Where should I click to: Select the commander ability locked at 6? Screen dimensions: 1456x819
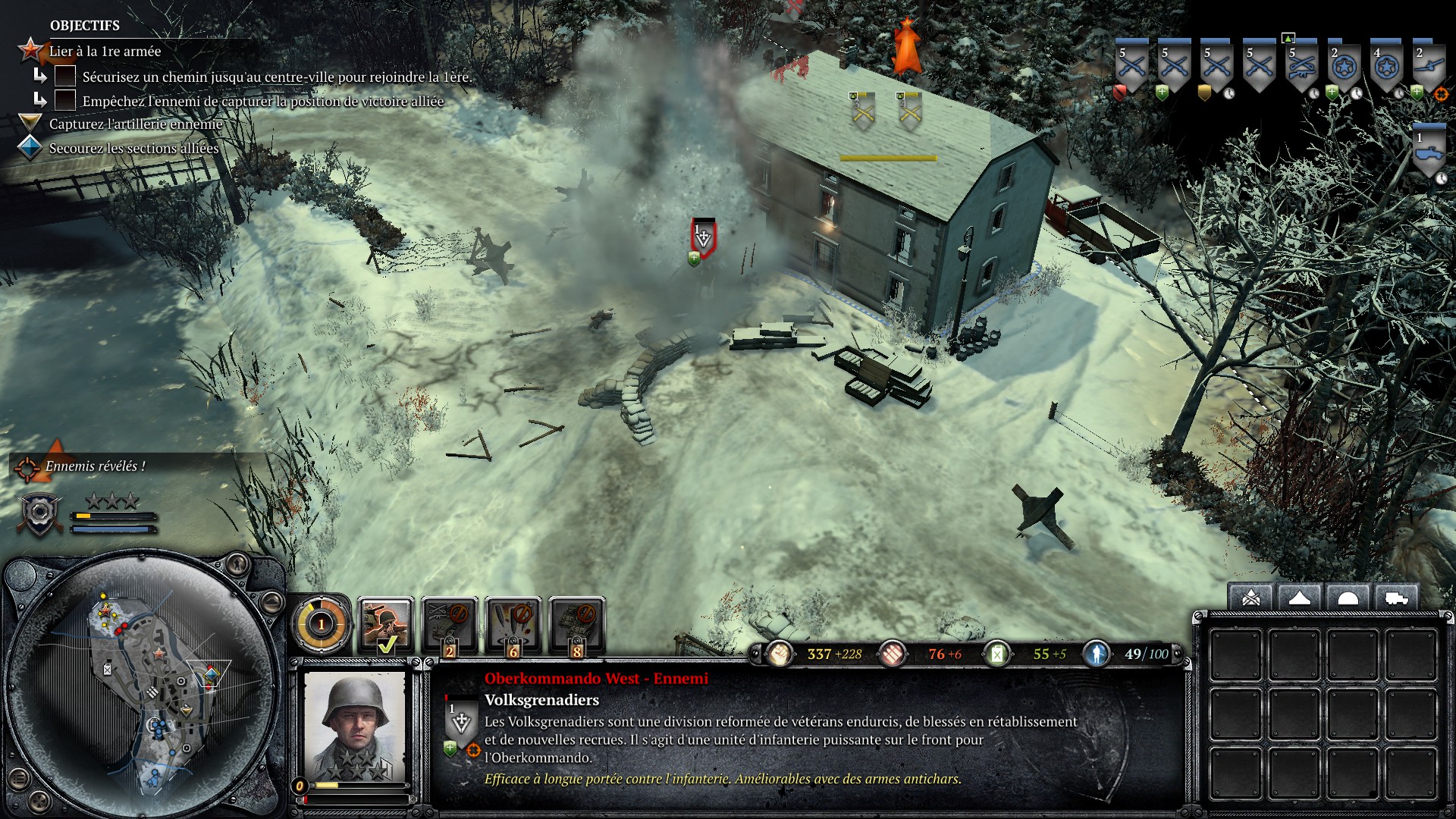tap(513, 625)
